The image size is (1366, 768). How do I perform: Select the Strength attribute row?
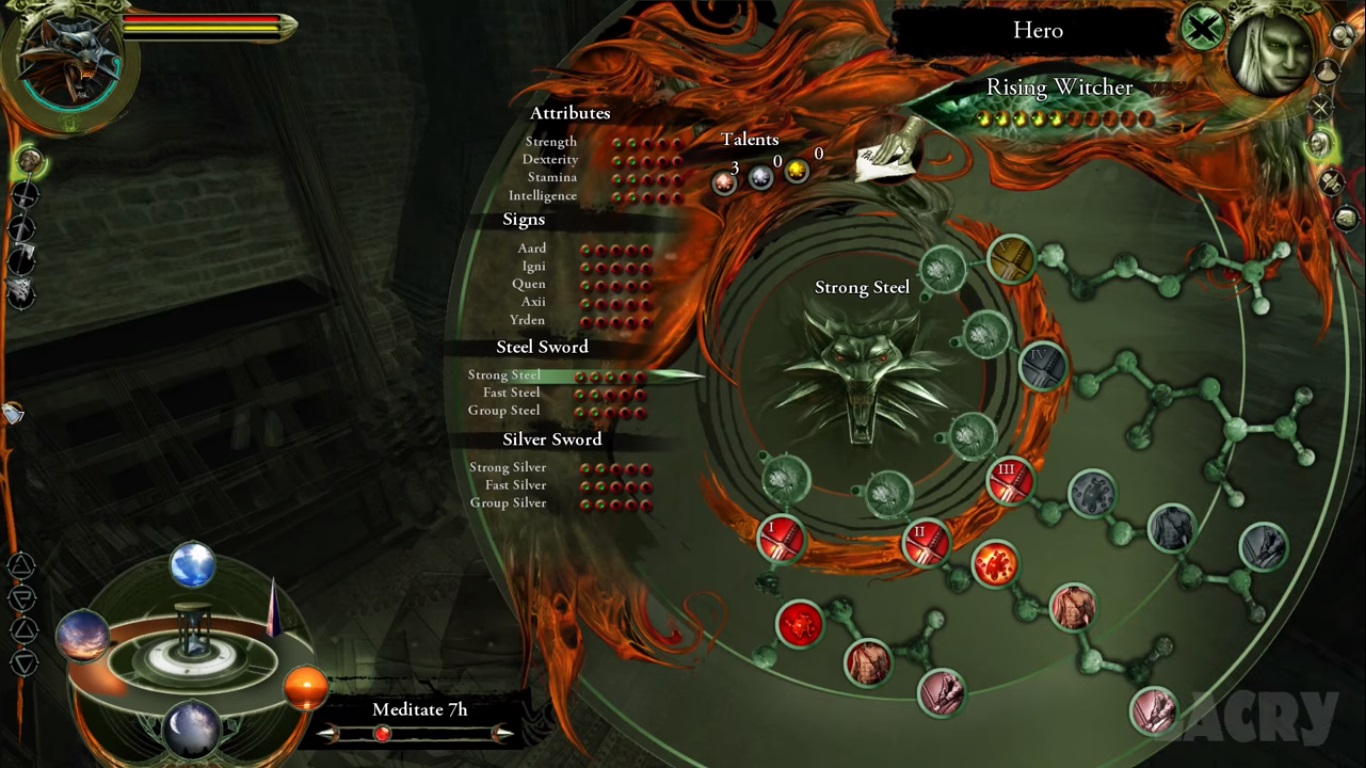[551, 142]
